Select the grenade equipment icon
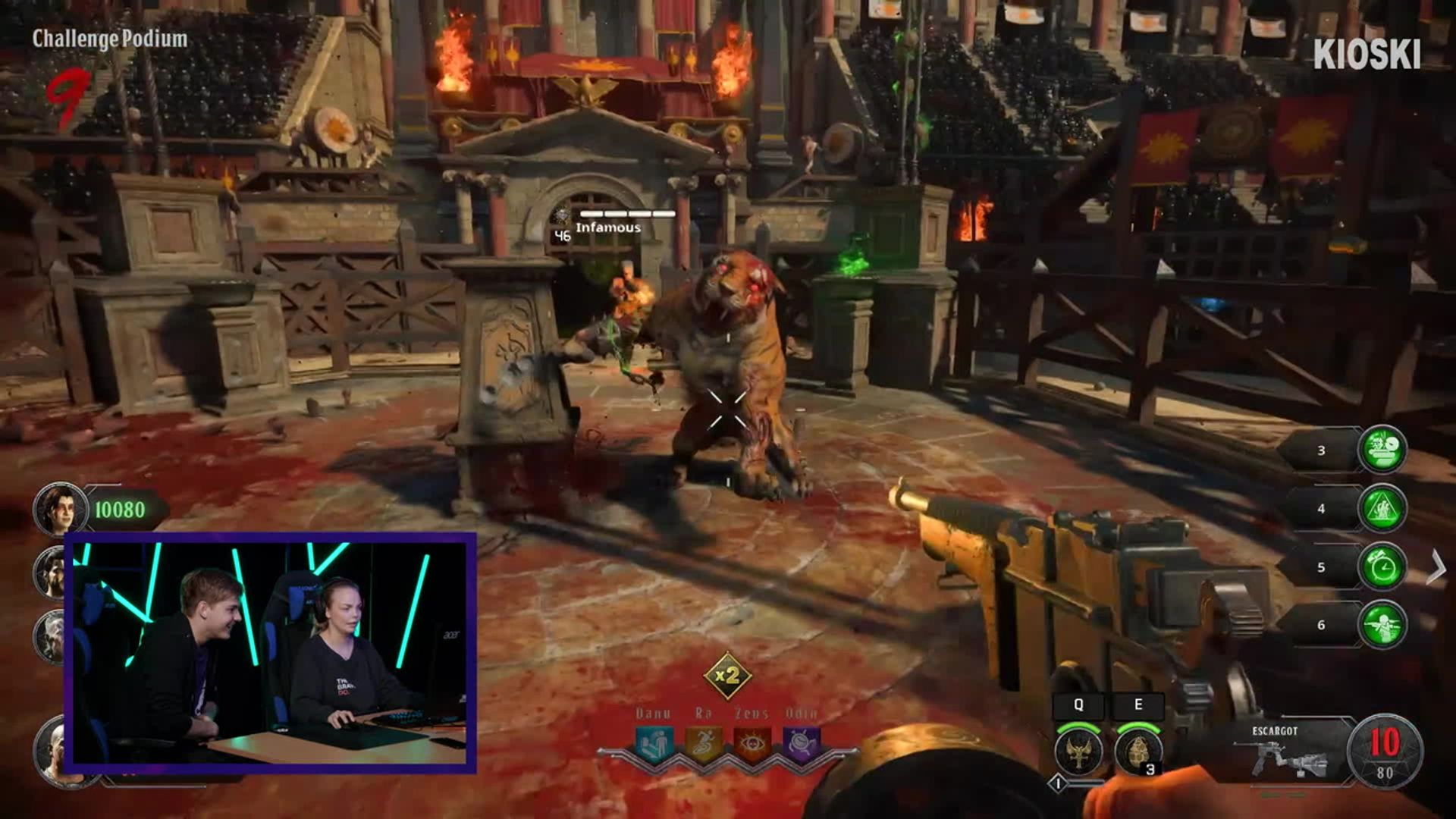The height and width of the screenshot is (819, 1456). [x=1137, y=751]
